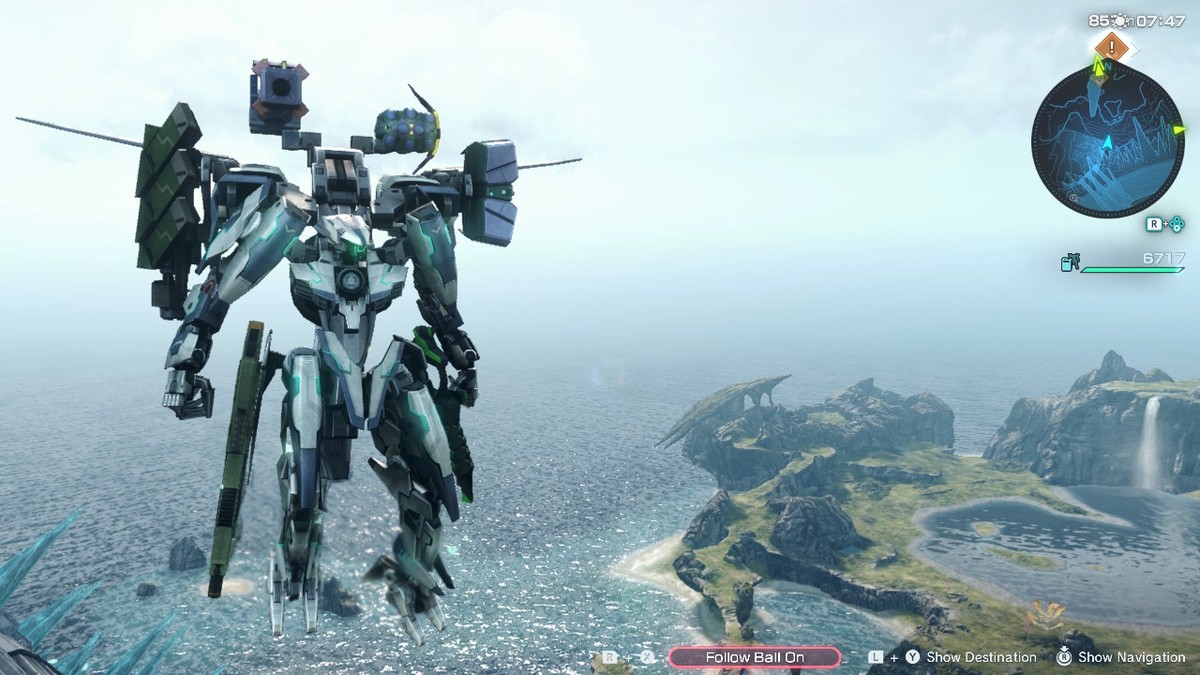Select the orange exclamation quest marker
Viewport: 1200px width, 675px height.
point(1111,46)
